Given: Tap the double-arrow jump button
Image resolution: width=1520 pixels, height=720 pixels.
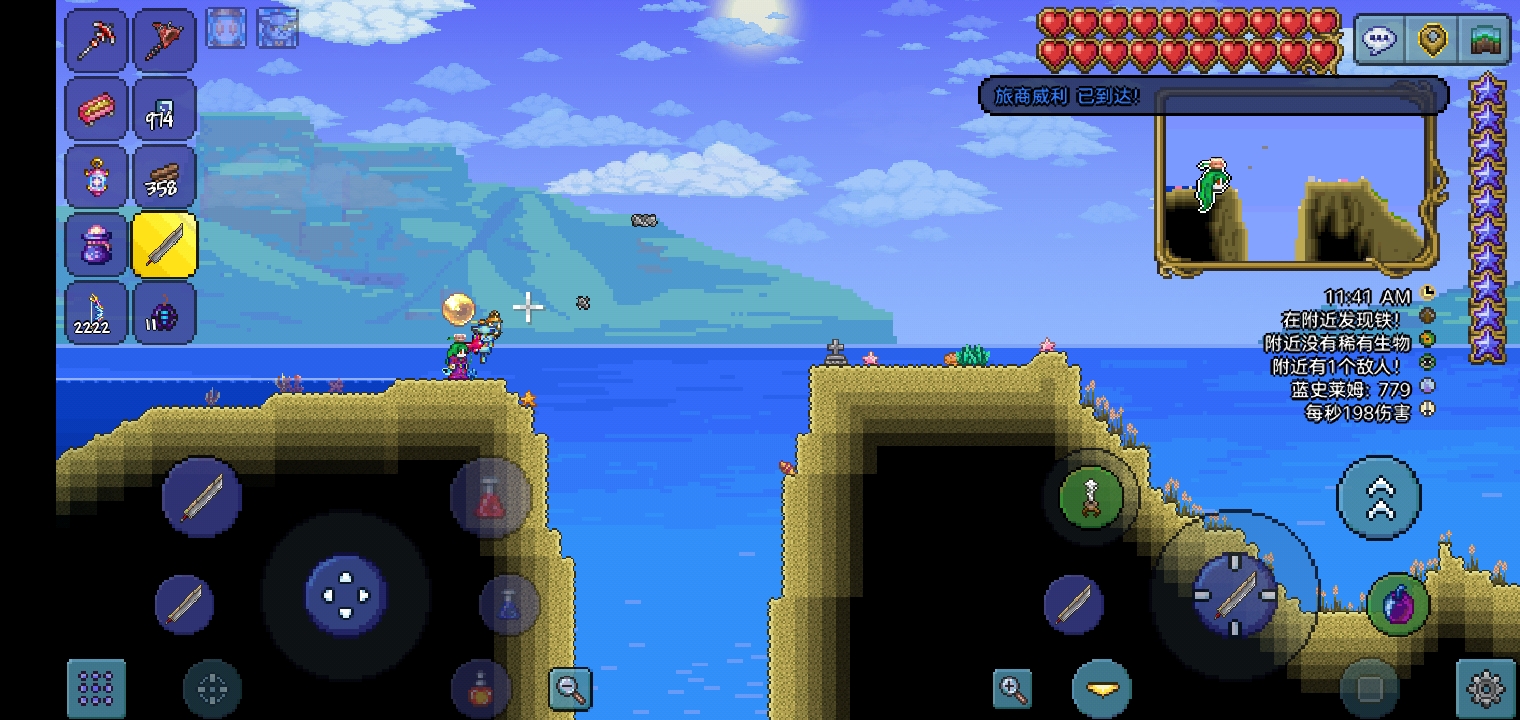Looking at the screenshot, I should coord(1379,497).
